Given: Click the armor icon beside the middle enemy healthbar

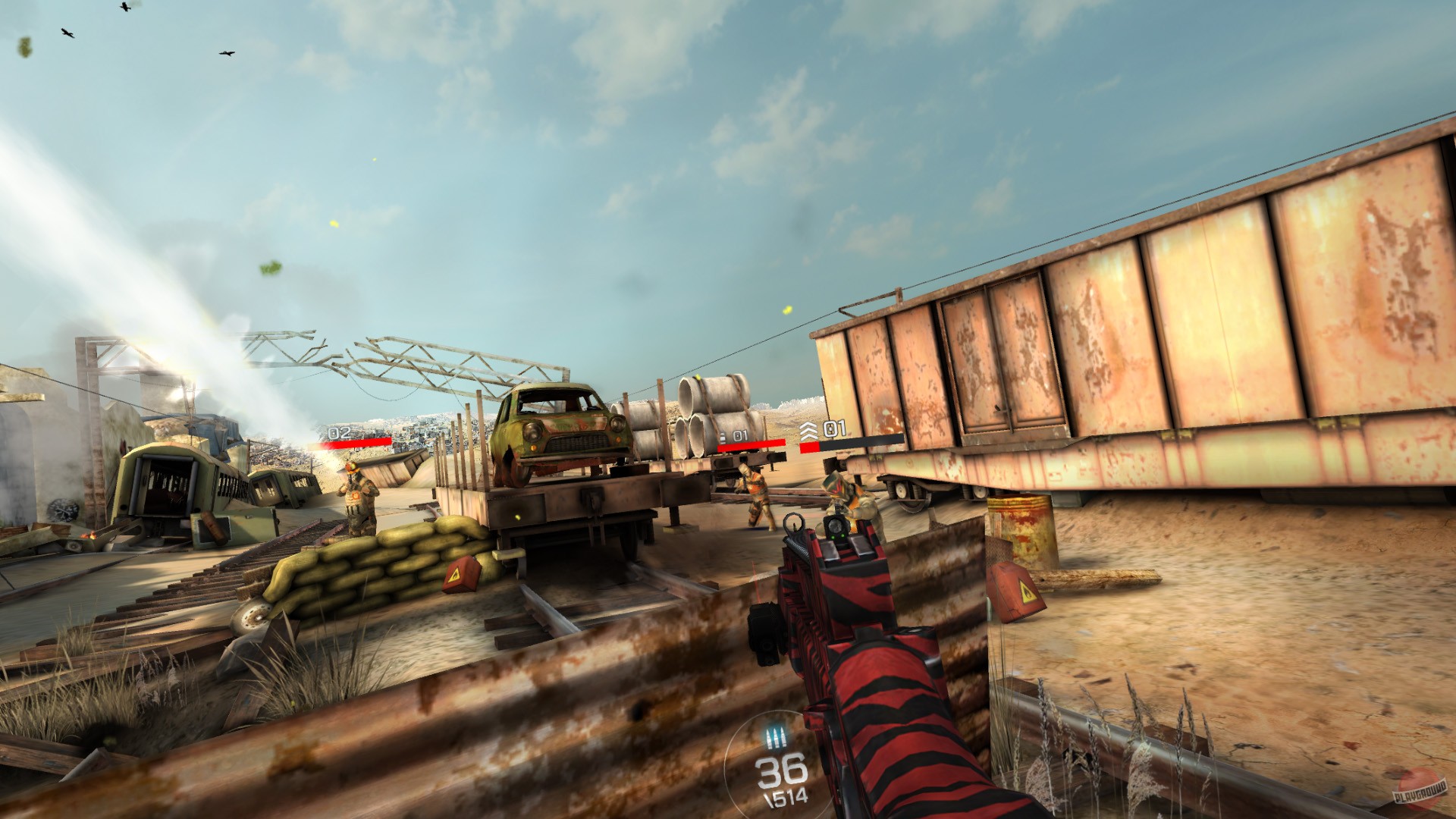Looking at the screenshot, I should 722,438.
